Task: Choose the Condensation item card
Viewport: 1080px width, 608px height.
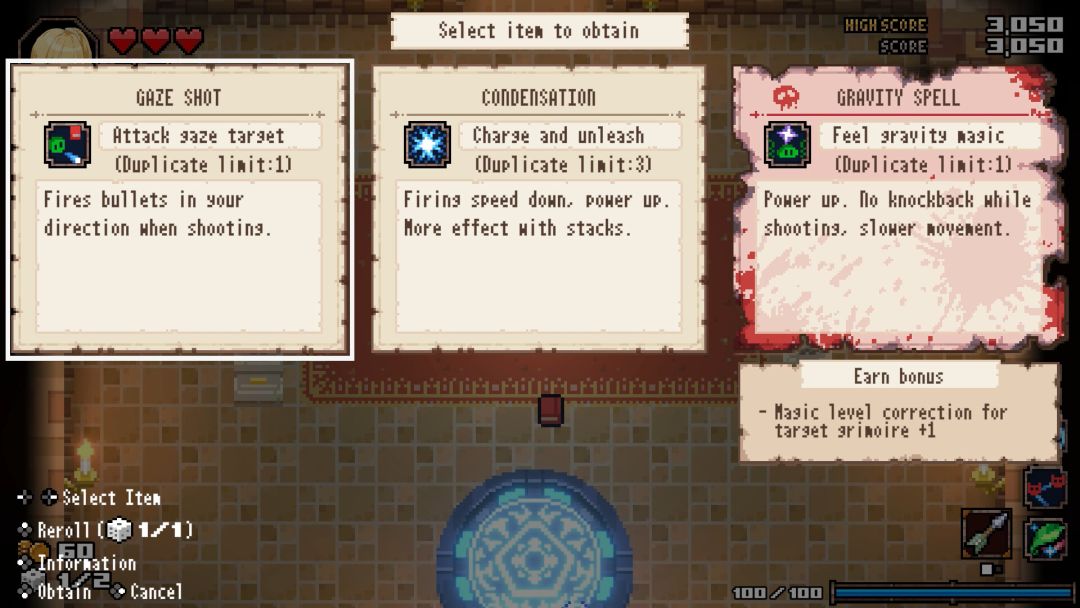Action: (538, 209)
